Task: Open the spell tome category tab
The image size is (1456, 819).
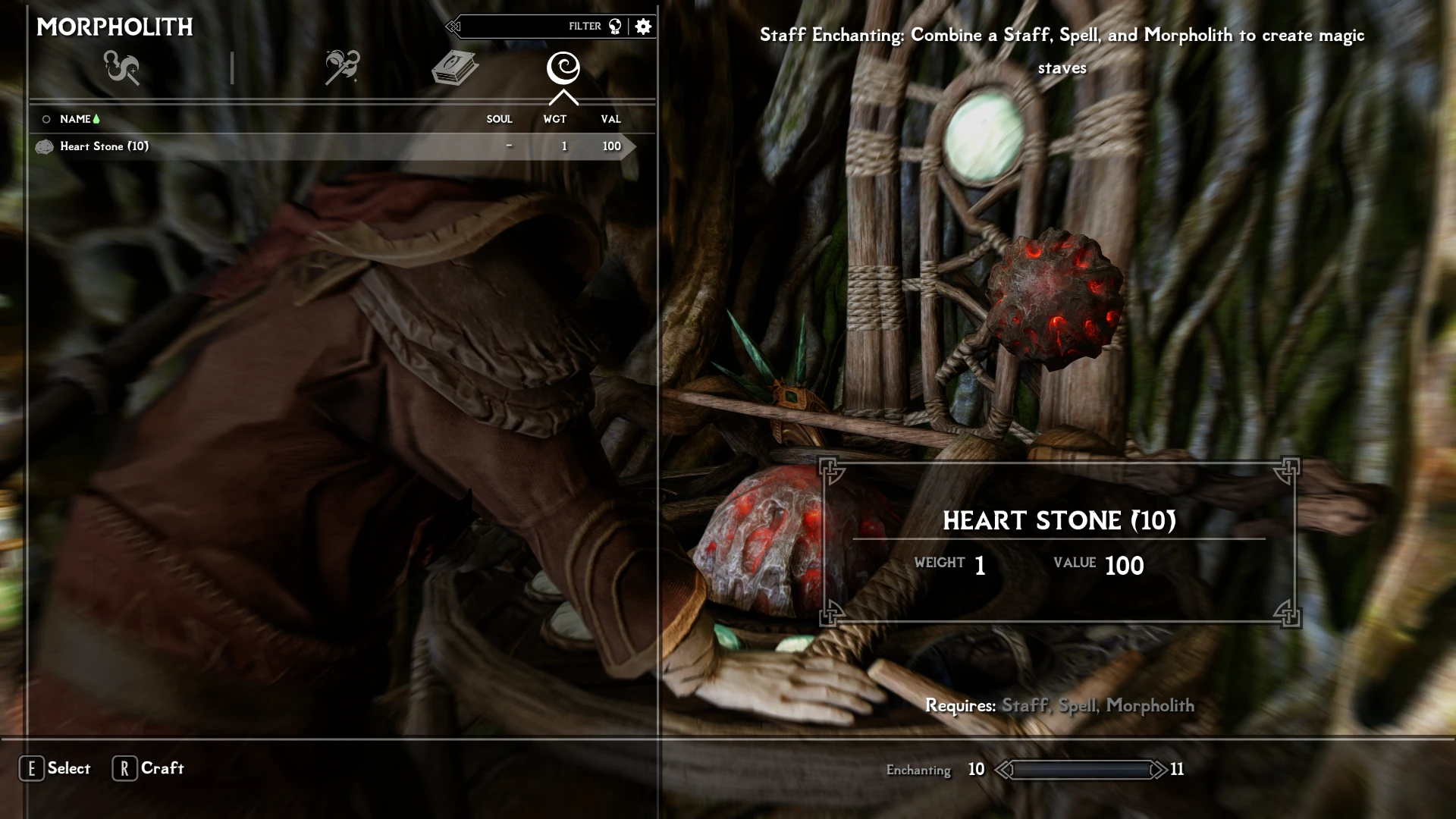Action: [454, 68]
